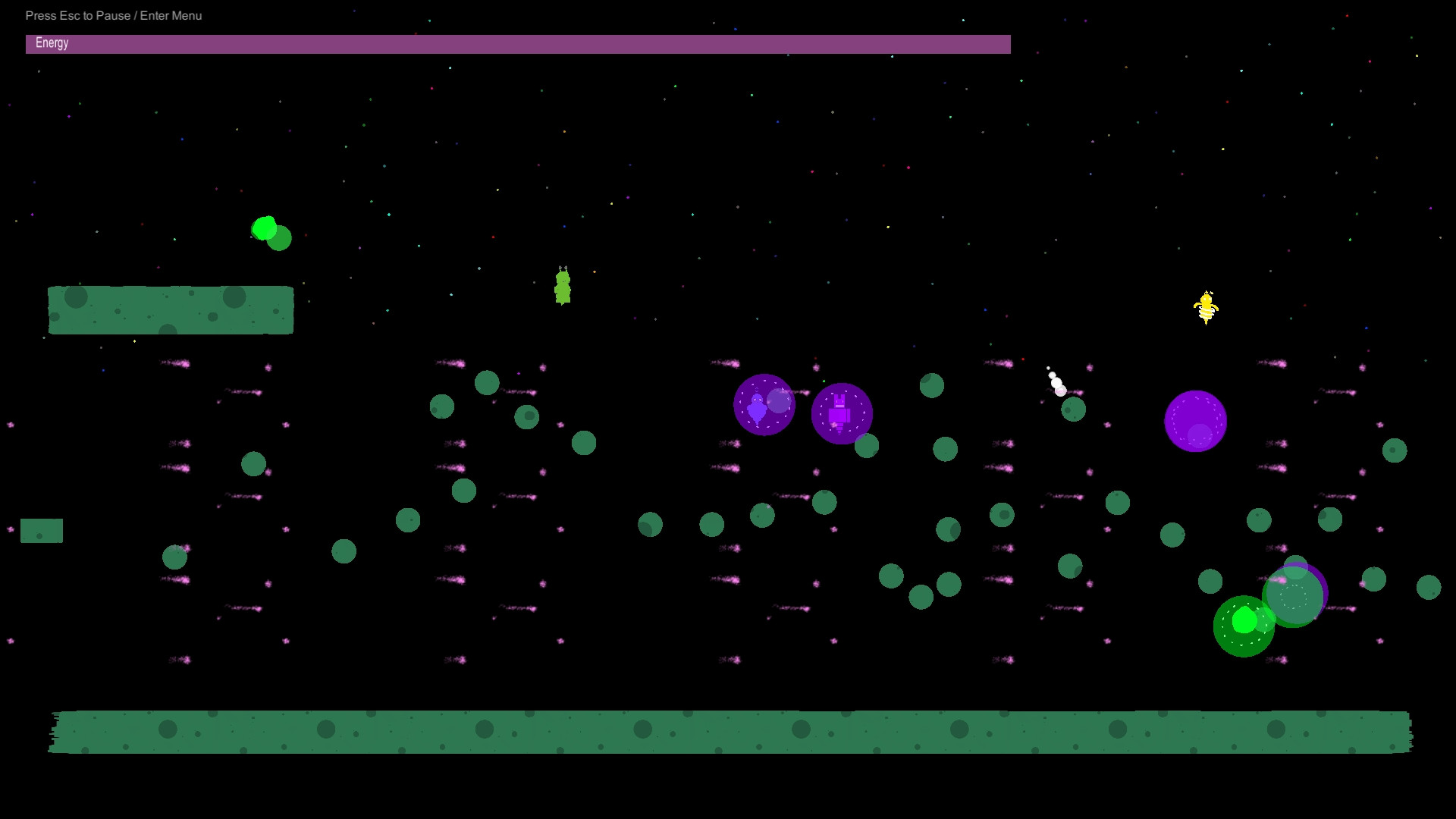The height and width of the screenshot is (819, 1456).
Task: Select the Energy label above the bar
Action: [52, 43]
